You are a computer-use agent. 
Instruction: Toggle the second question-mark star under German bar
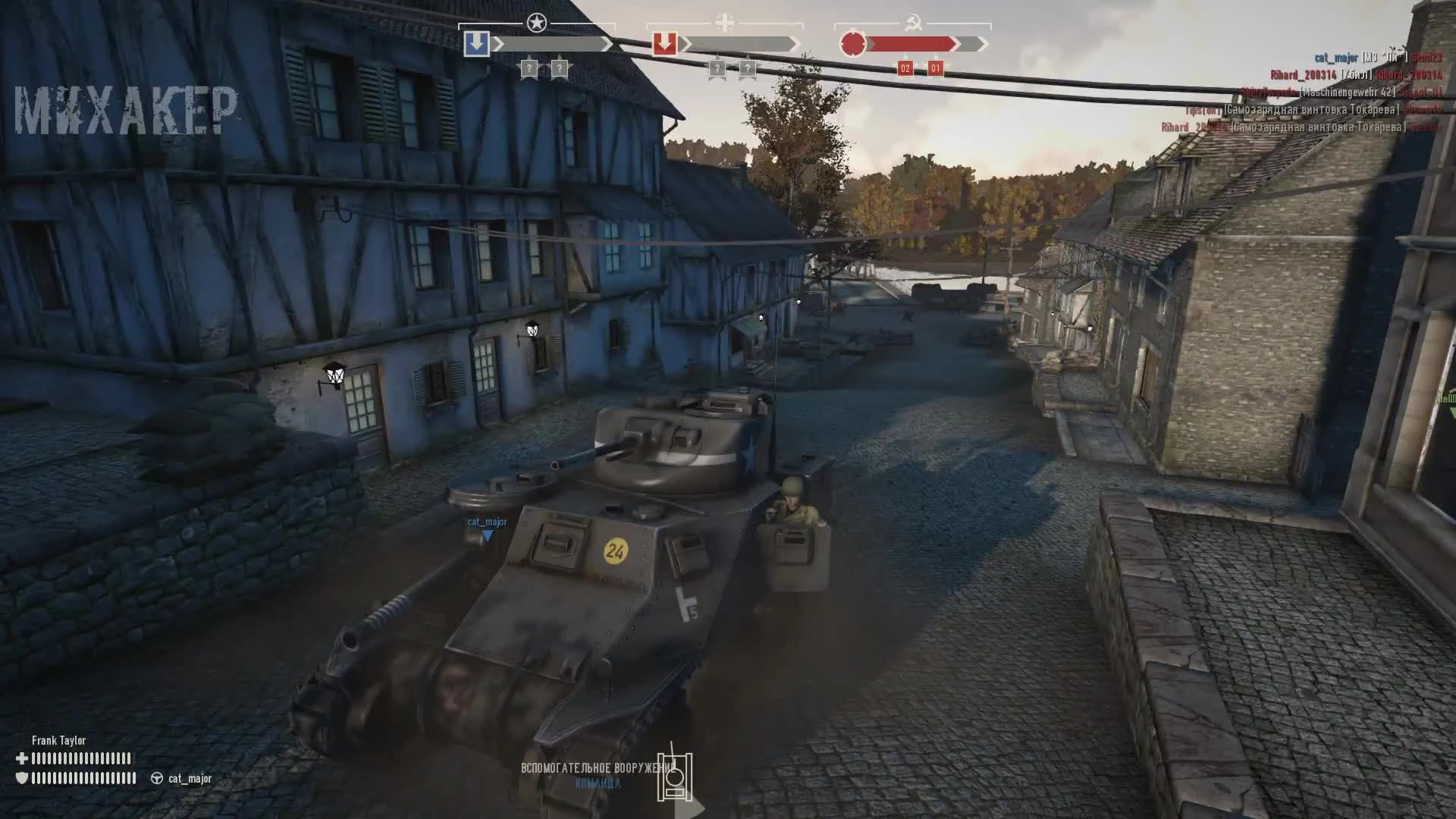click(749, 70)
